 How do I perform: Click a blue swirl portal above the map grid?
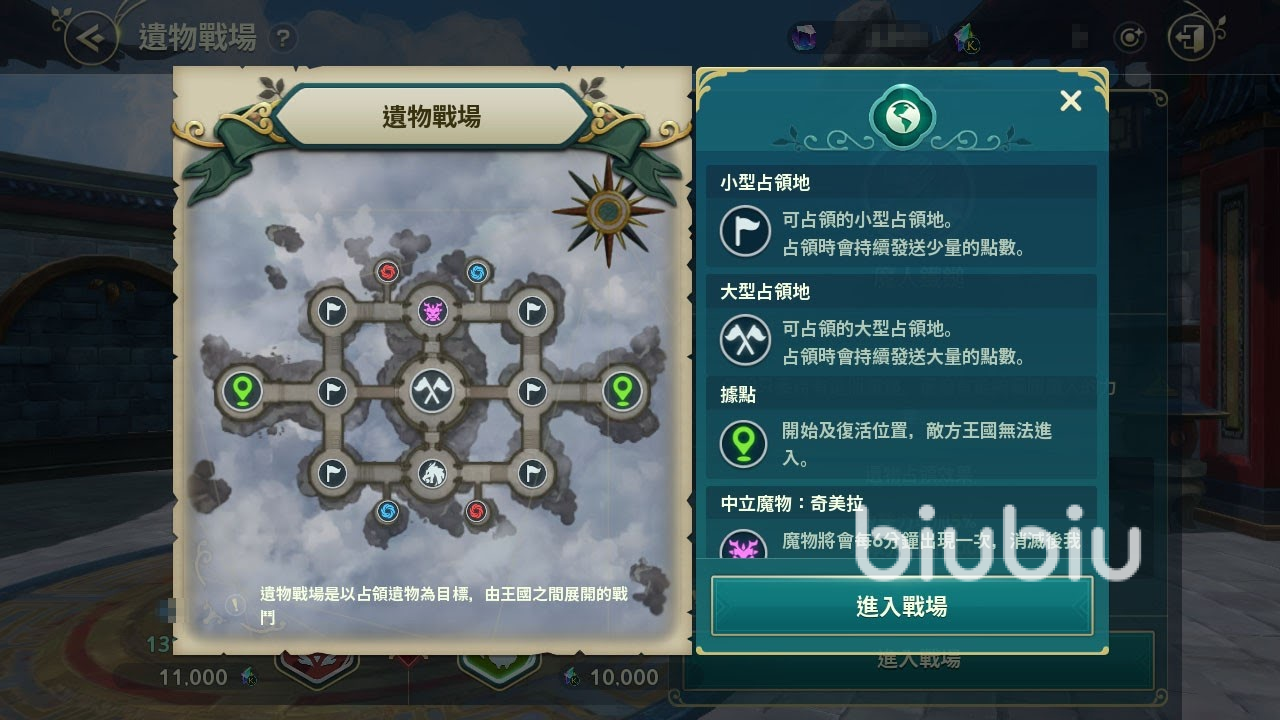tap(477, 272)
